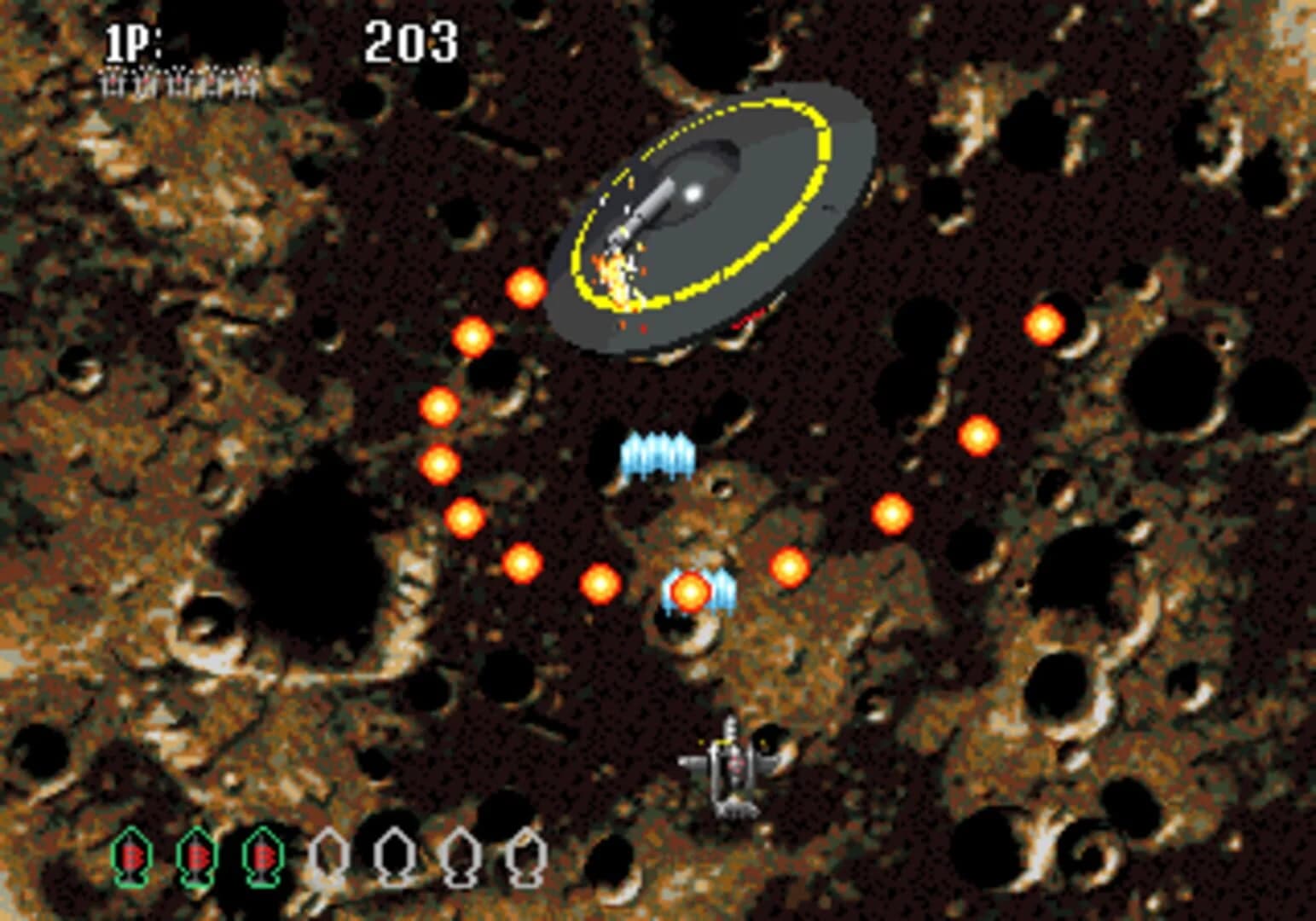This screenshot has height=921, width=1316.
Task: Click the middle ship icon under 1P label
Action: pyautogui.click(x=177, y=82)
